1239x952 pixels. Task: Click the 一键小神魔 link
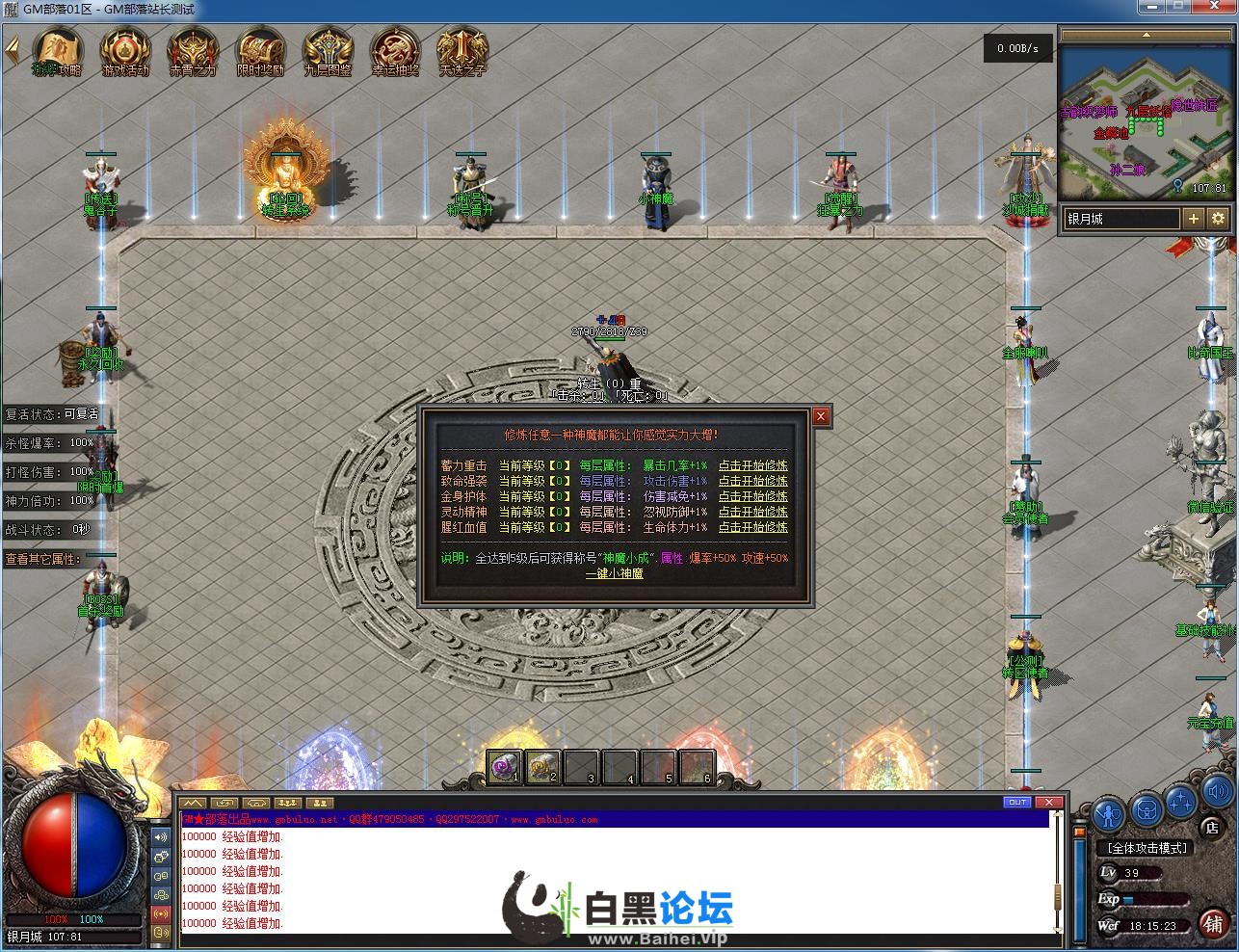(614, 573)
